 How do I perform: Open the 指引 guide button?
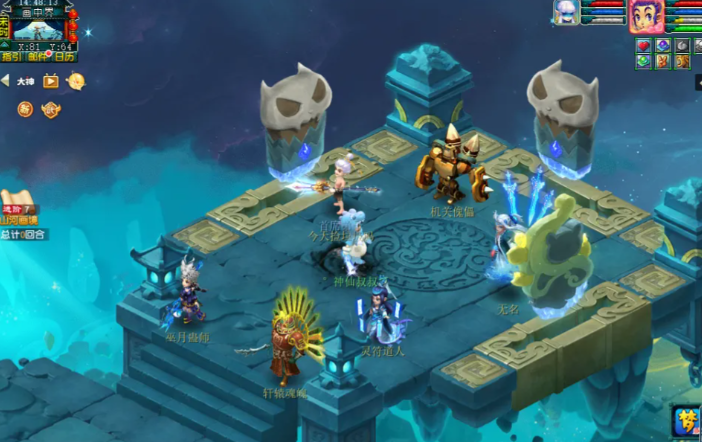pyautogui.click(x=13, y=57)
